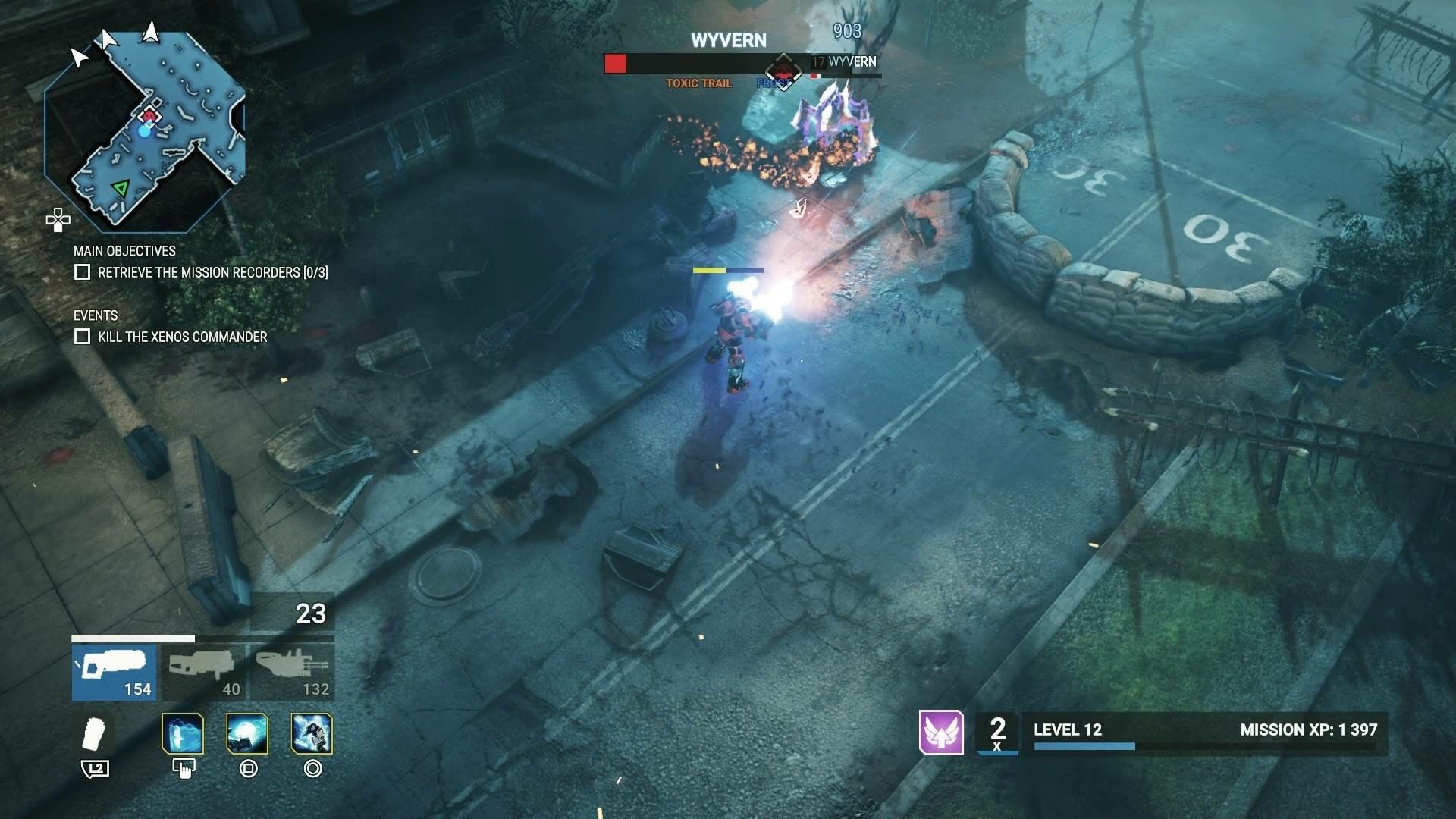Use the mech strike ability on circle button

tap(312, 735)
